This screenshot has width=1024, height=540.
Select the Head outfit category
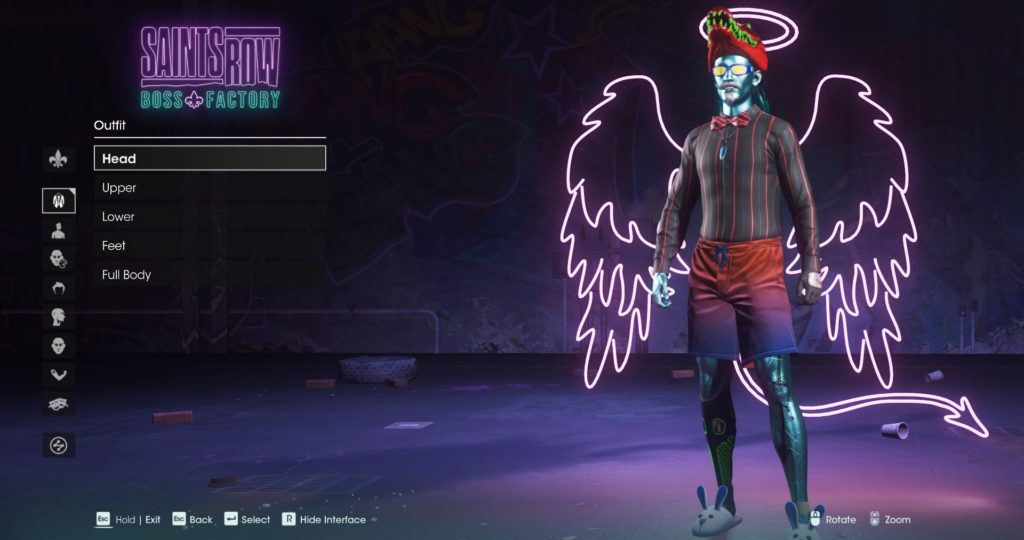pos(209,158)
